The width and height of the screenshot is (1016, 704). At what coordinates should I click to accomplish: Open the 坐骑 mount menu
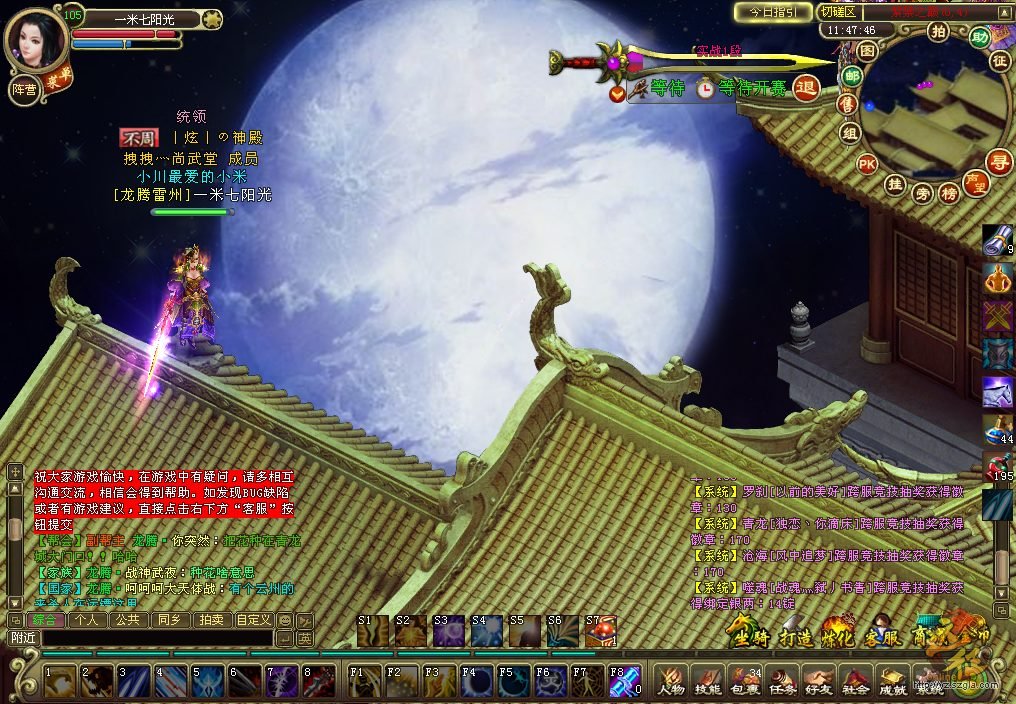[x=748, y=634]
